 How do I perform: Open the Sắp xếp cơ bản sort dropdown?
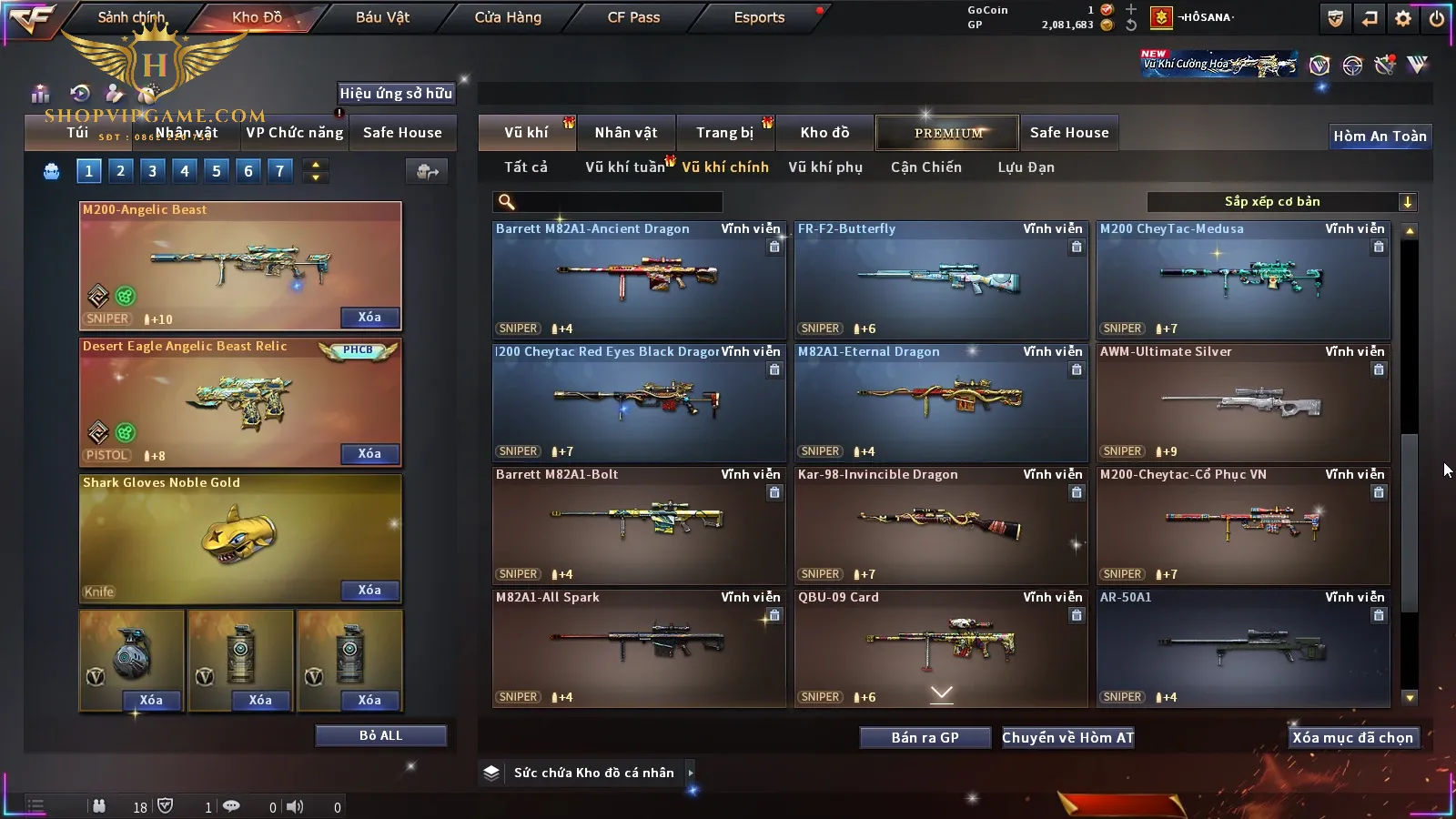point(1281,202)
